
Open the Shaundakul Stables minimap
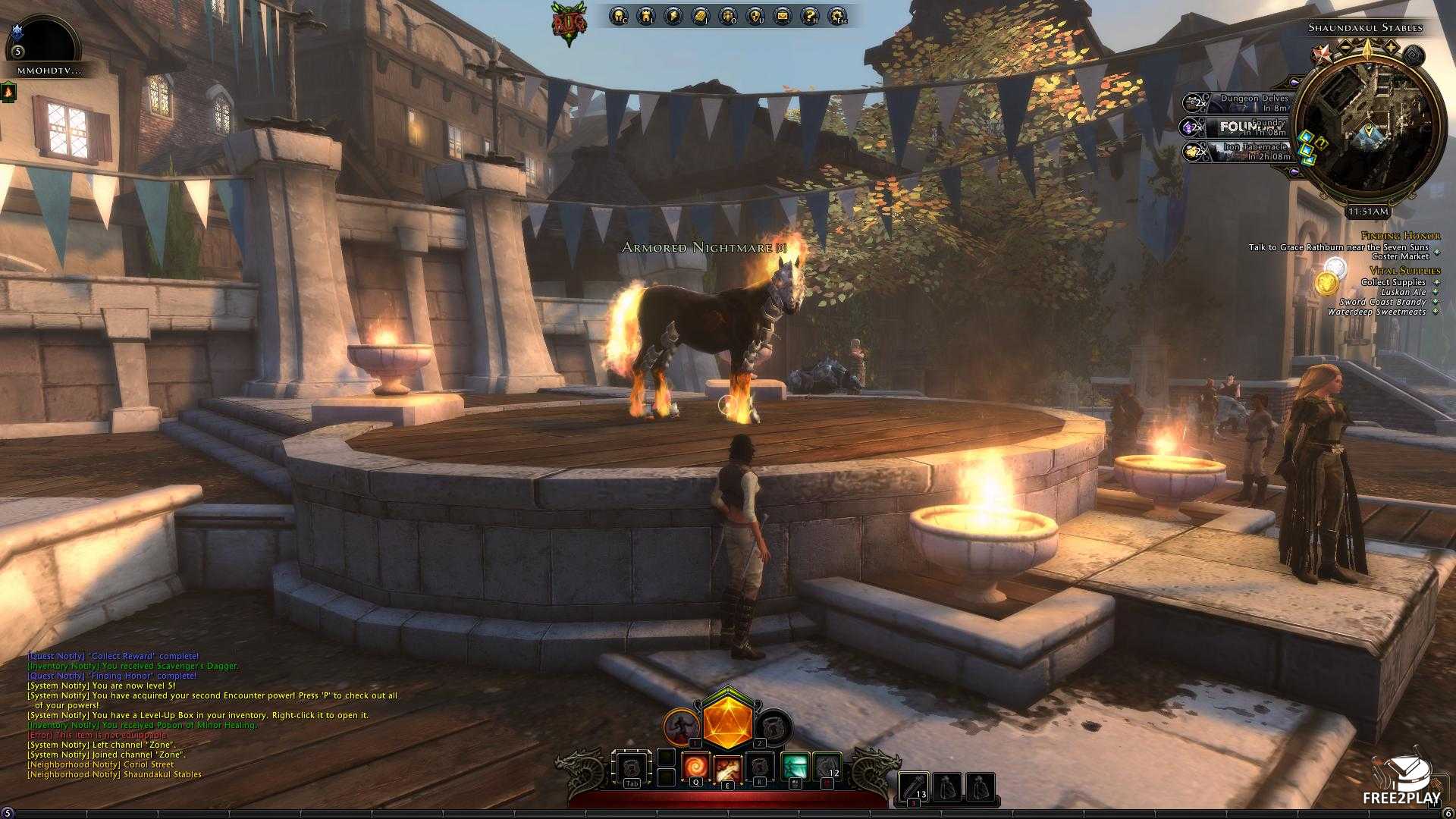(x=1367, y=127)
